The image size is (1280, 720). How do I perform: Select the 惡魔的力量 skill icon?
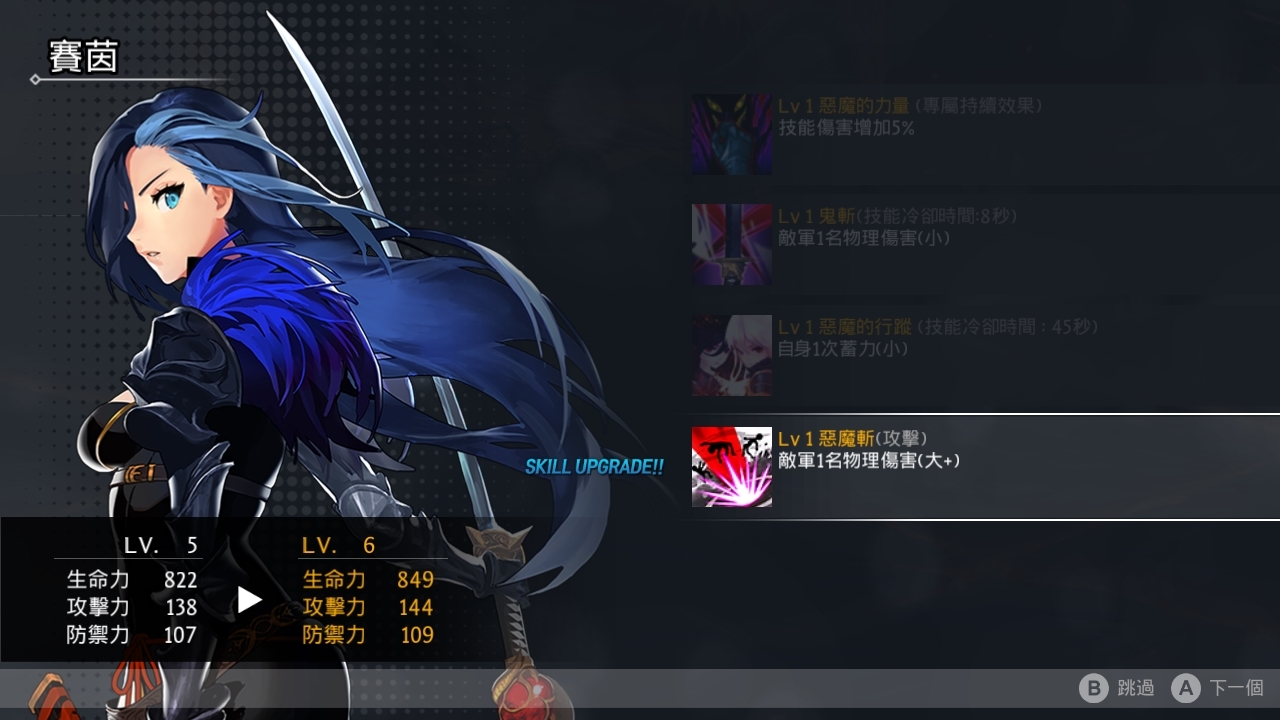(731, 134)
